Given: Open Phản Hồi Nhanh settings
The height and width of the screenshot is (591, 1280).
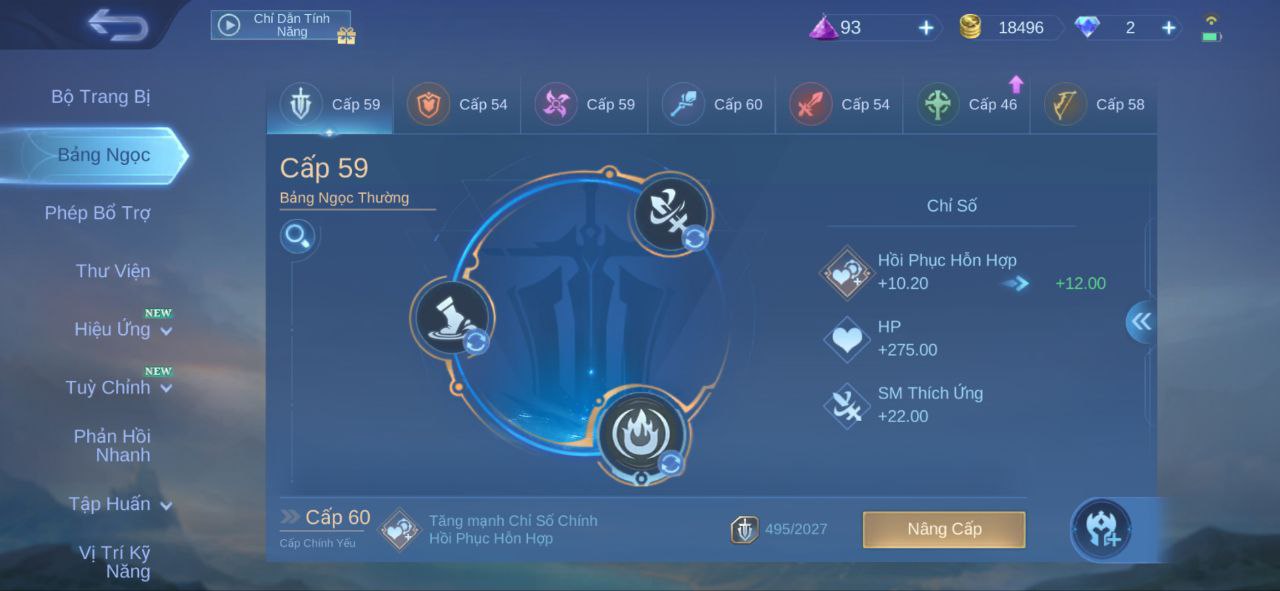Looking at the screenshot, I should 111,445.
